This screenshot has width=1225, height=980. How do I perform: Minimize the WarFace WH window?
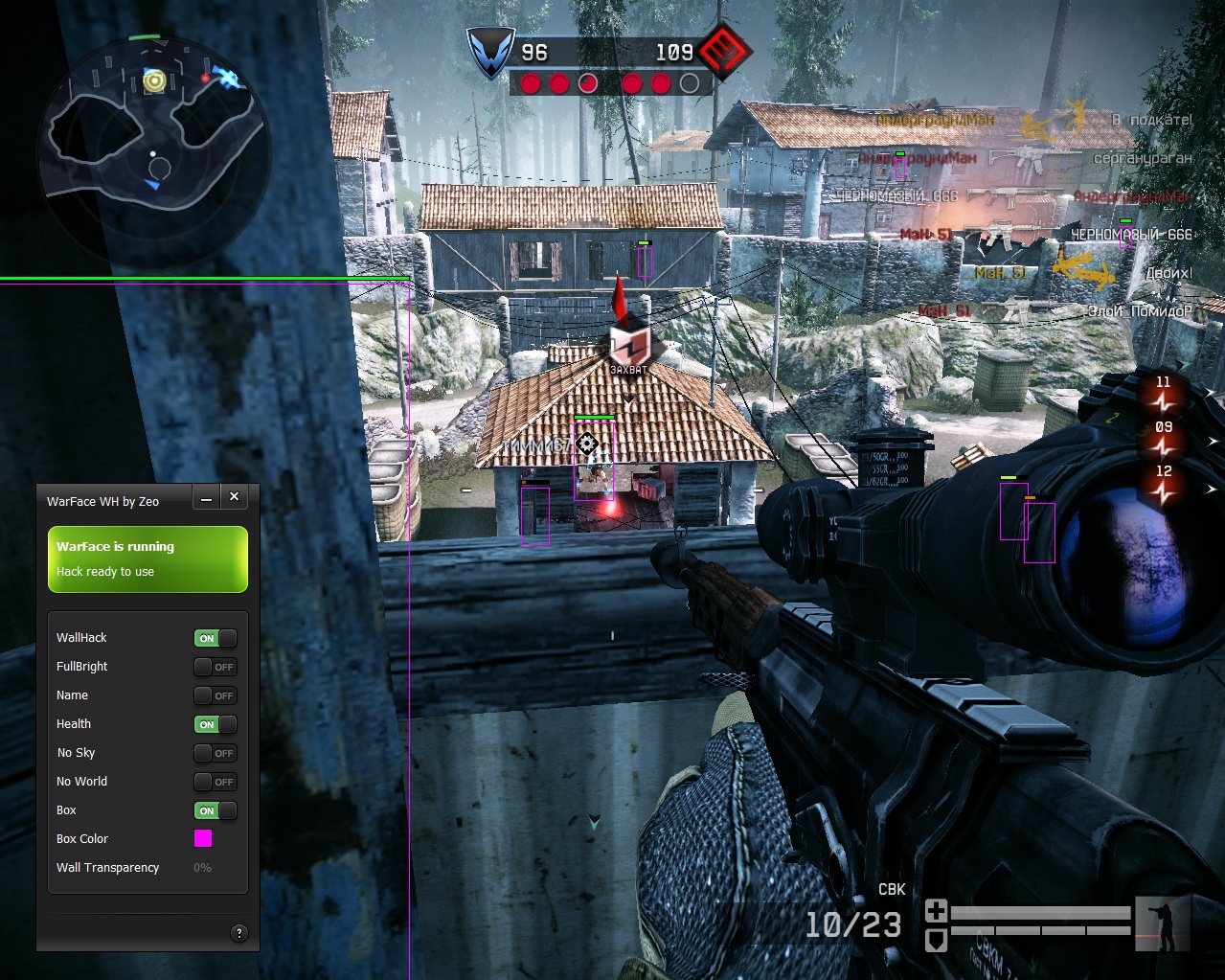(207, 497)
